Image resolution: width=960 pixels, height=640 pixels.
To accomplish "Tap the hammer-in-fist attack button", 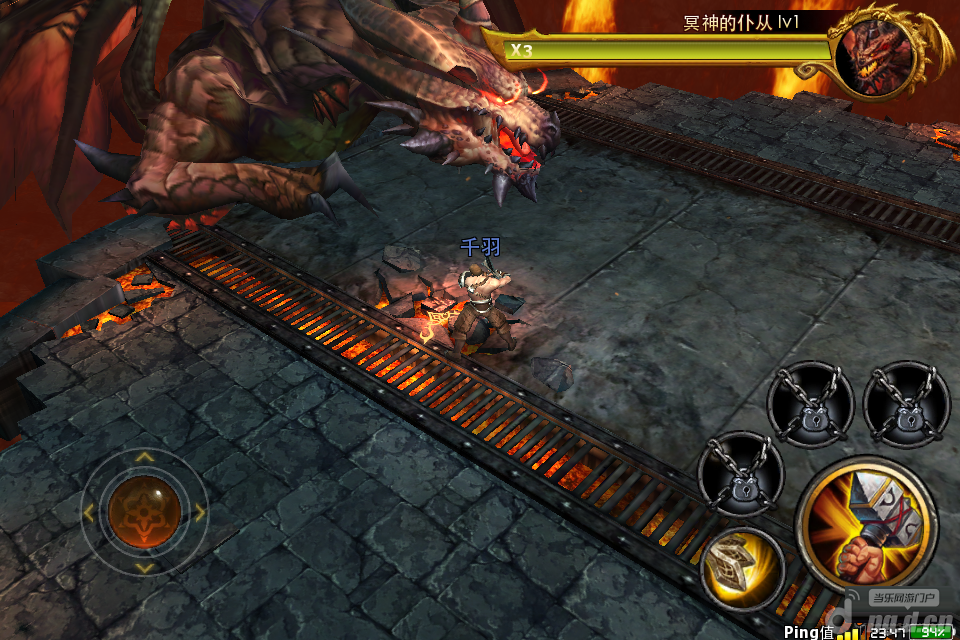I will click(x=866, y=524).
